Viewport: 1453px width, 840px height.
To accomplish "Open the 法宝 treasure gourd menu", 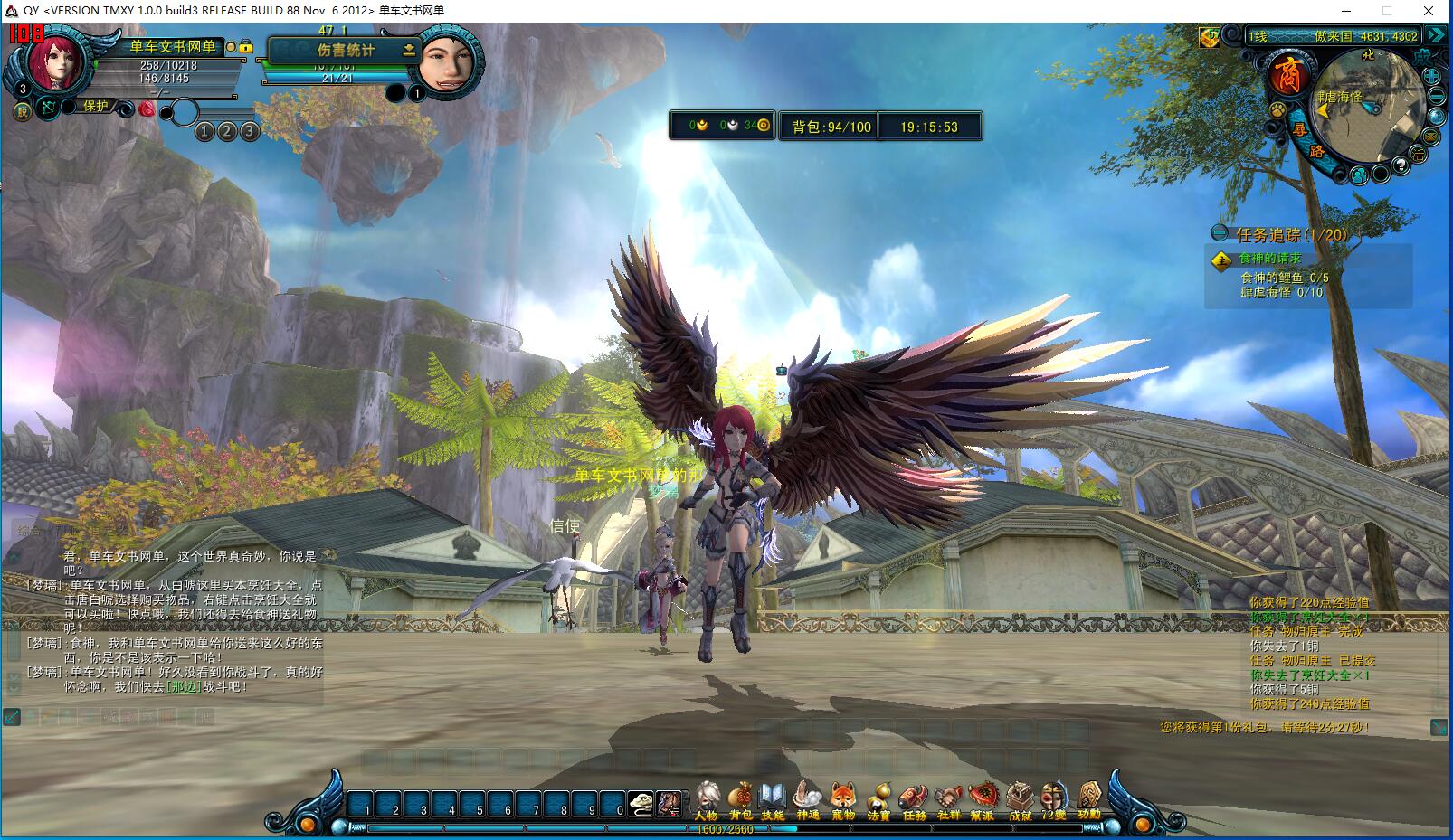I will (878, 801).
